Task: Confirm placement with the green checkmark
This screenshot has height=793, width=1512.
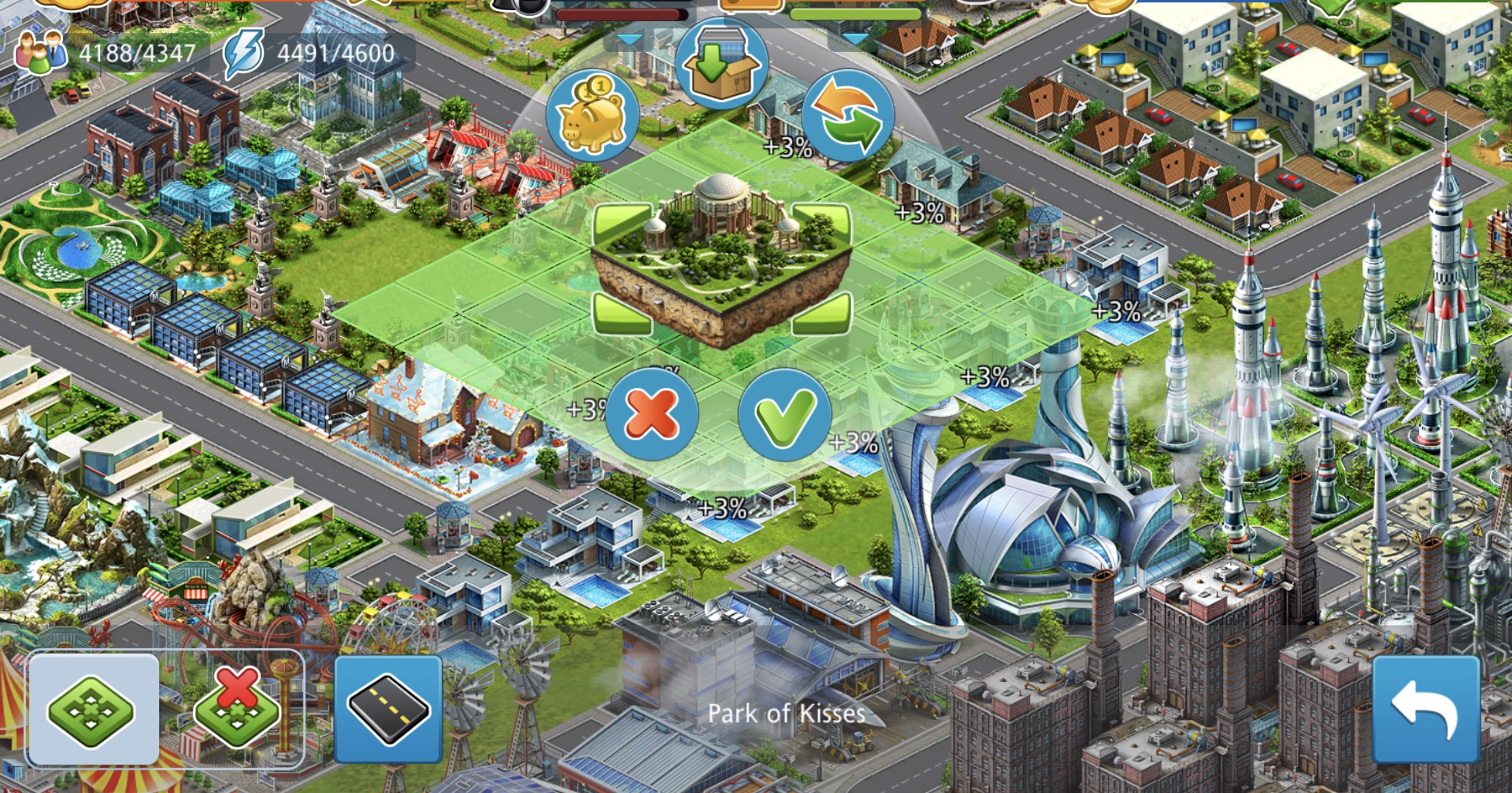Action: (x=784, y=414)
